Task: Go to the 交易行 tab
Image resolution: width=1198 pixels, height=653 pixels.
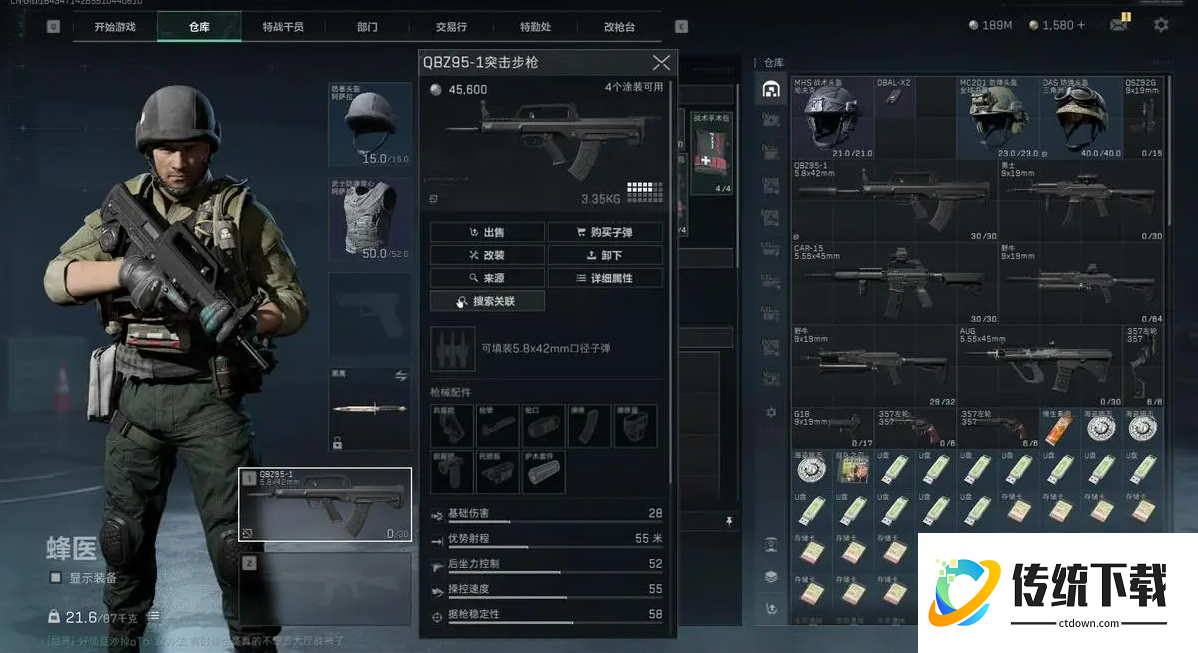Action: (x=451, y=27)
